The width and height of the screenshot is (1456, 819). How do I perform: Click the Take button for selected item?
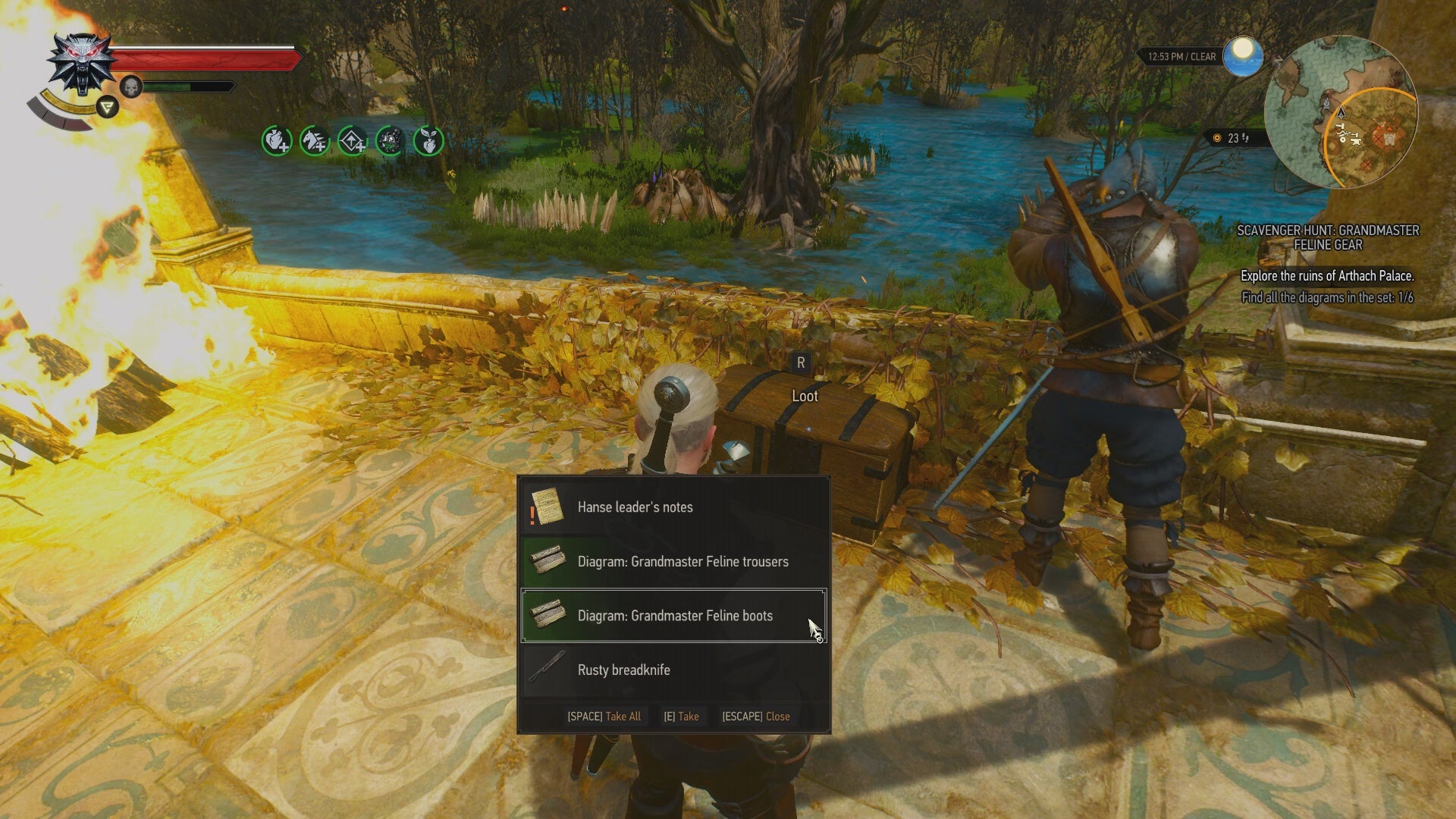[681, 716]
